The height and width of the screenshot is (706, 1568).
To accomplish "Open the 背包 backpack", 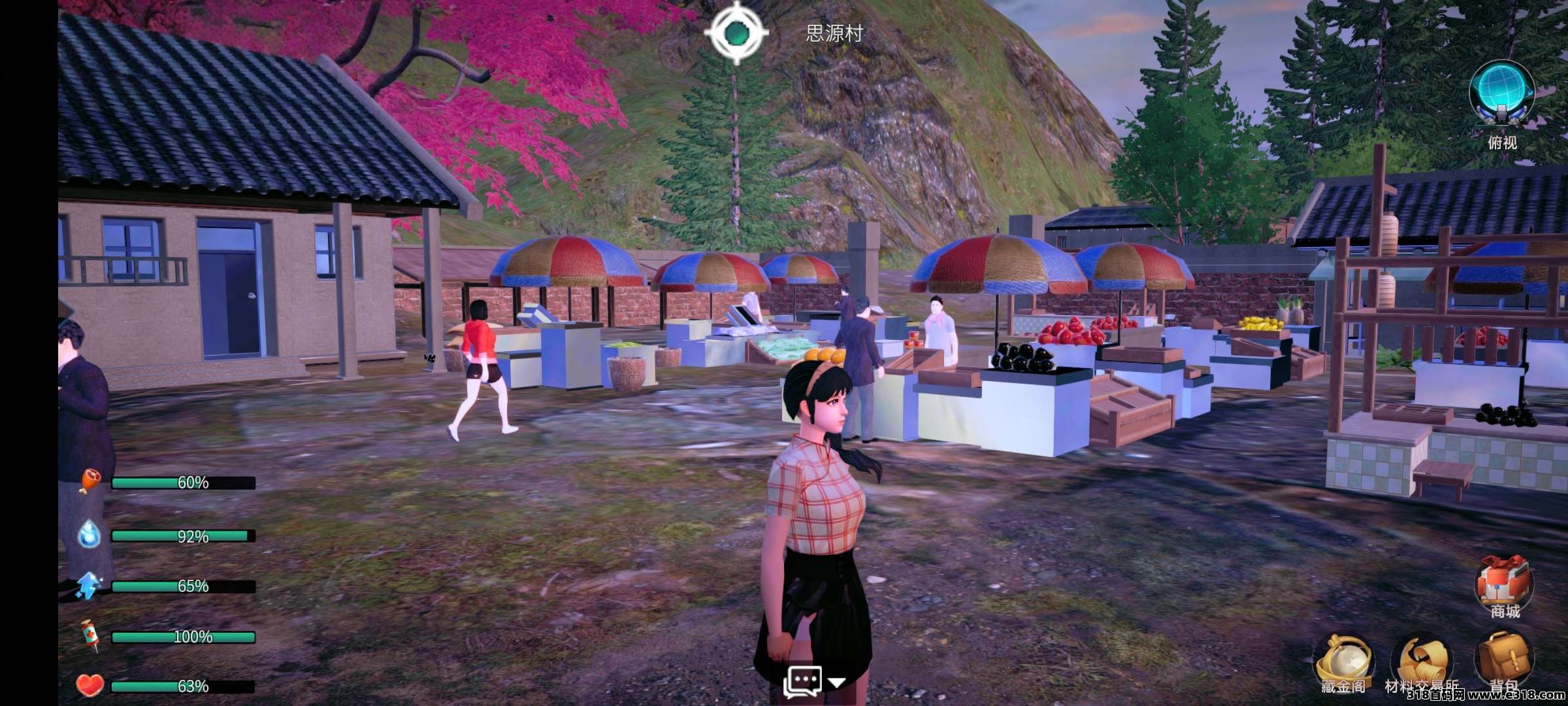I will pyautogui.click(x=1504, y=659).
